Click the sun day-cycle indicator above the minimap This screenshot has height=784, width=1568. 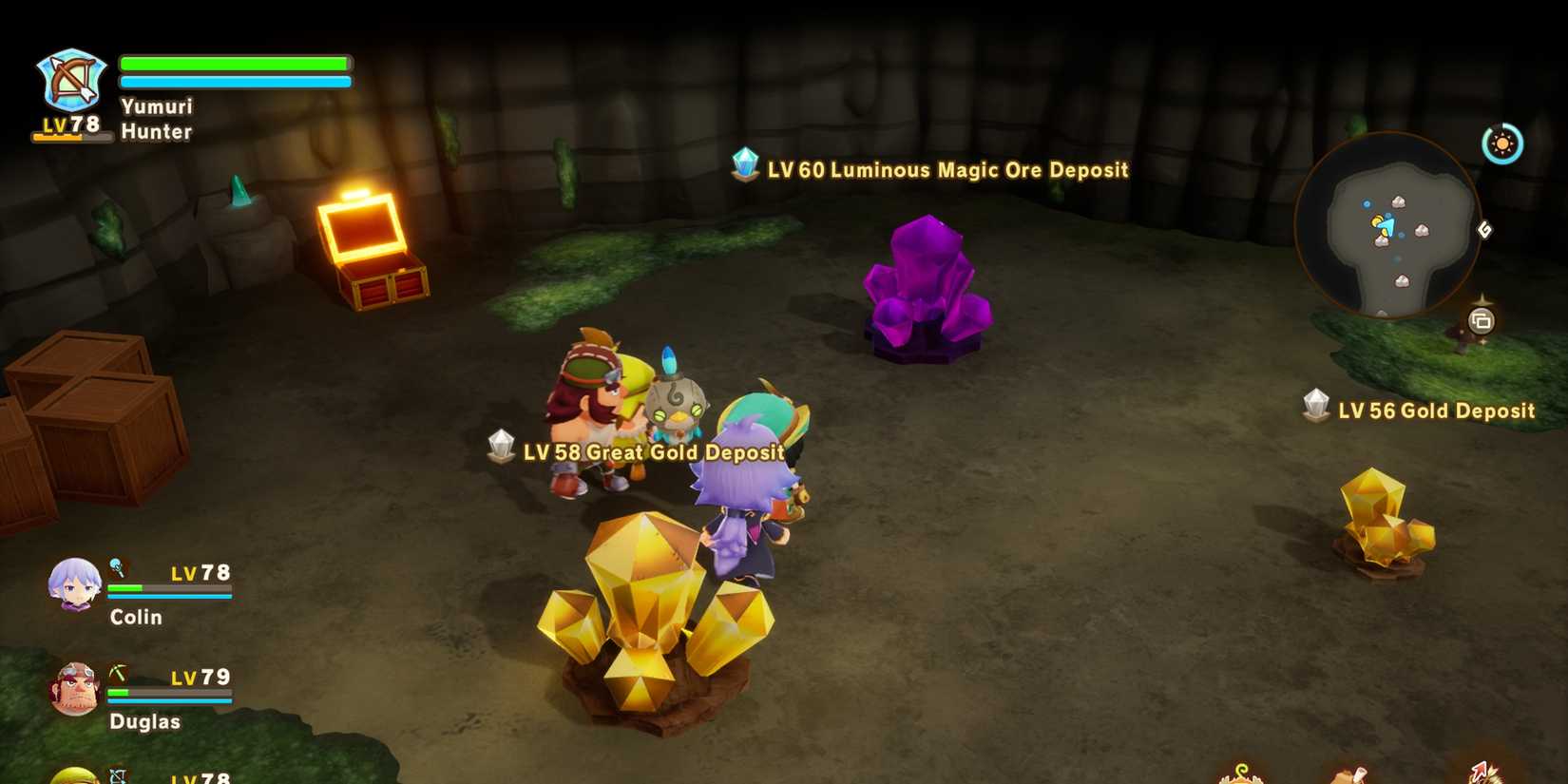point(1501,143)
